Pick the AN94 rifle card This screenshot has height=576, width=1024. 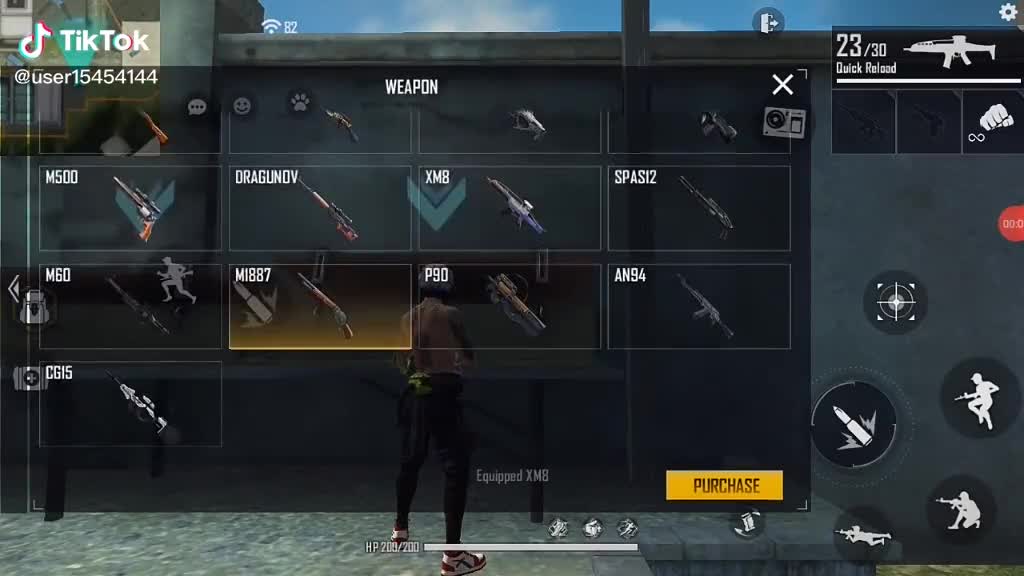tap(699, 306)
